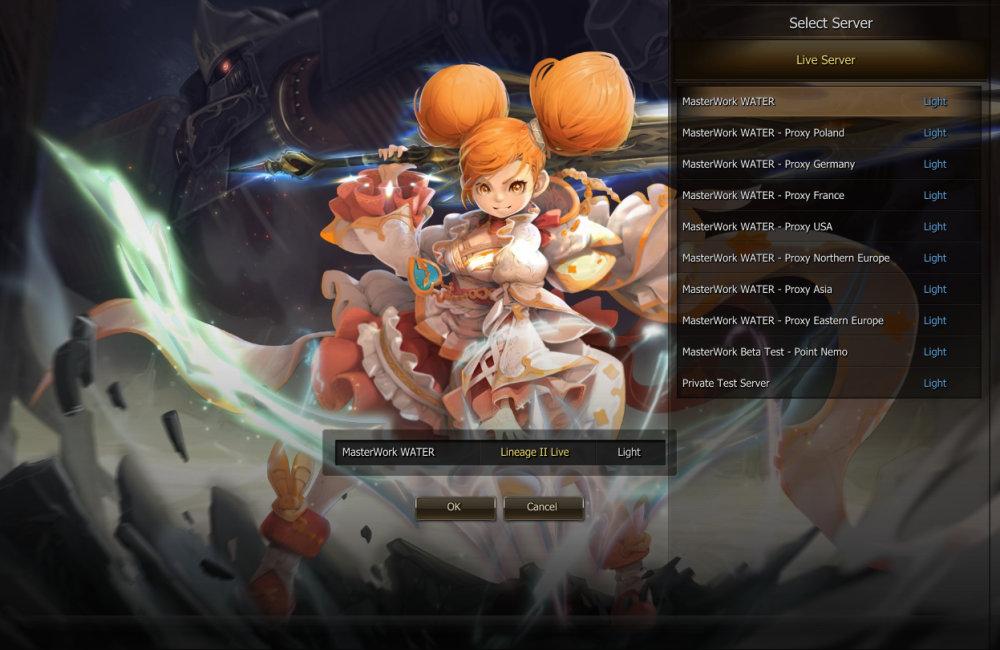Cancel the server selection
This screenshot has height=650, width=1000.
pos(543,507)
